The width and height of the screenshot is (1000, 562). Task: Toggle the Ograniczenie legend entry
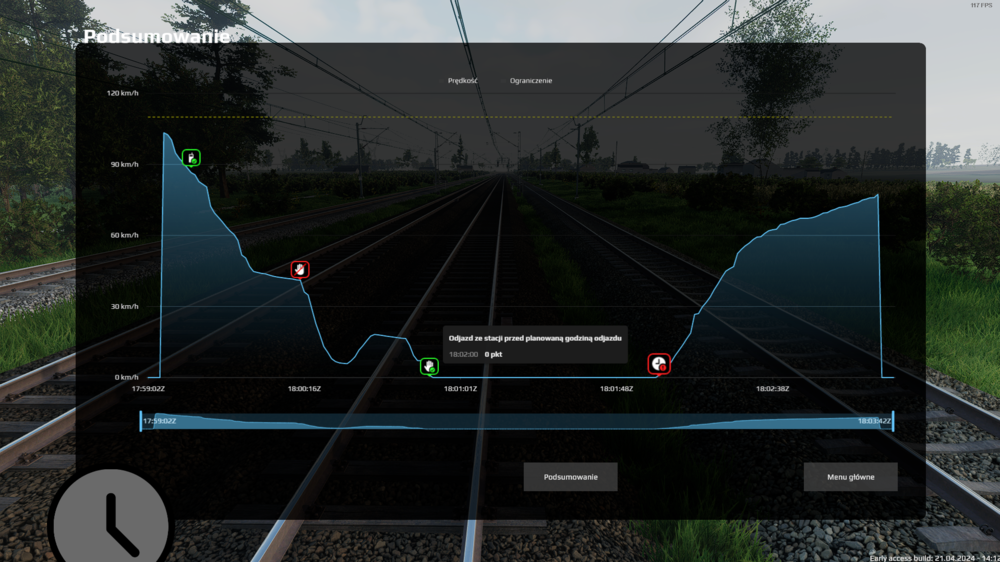click(530, 81)
